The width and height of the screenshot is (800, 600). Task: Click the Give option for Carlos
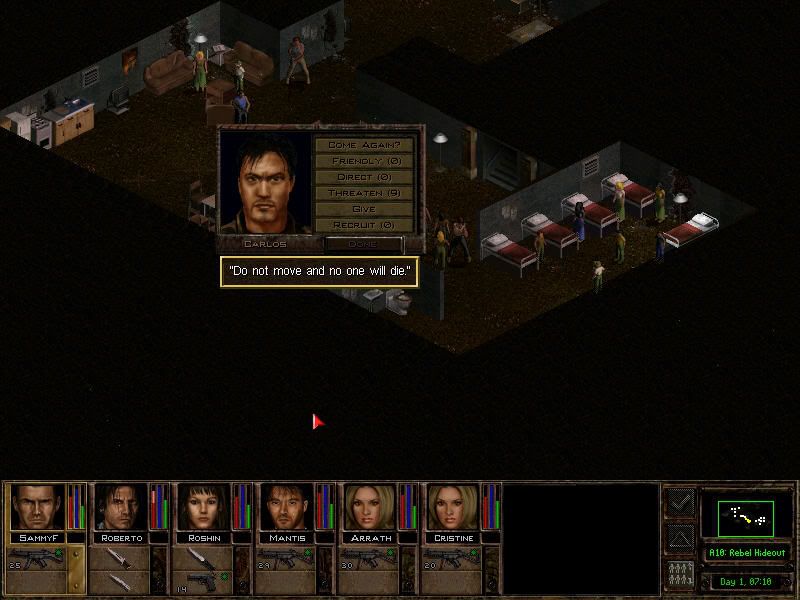click(364, 209)
